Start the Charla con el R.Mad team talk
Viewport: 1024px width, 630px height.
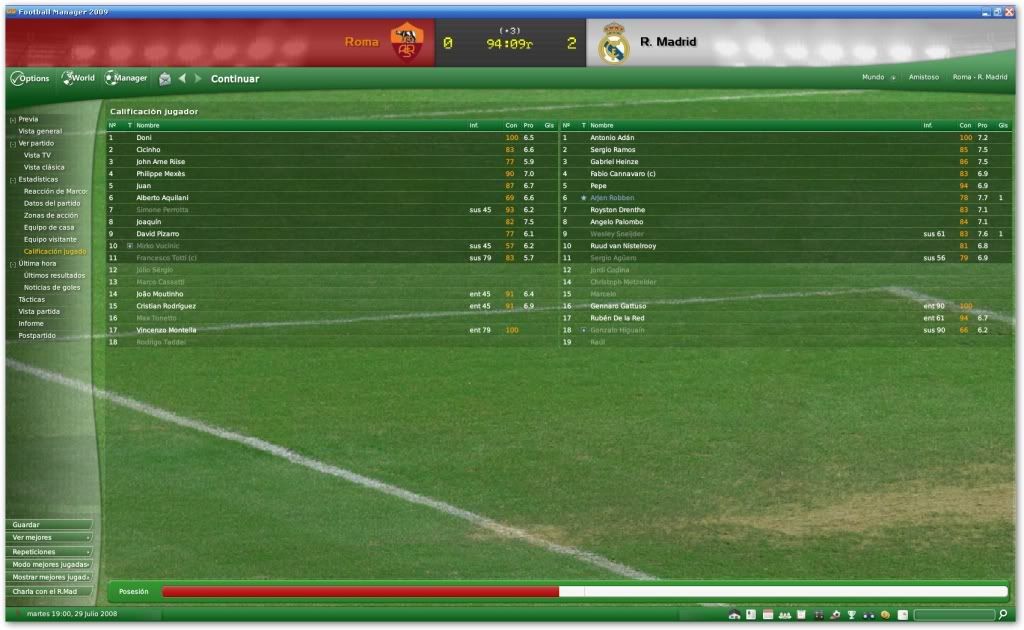48,591
